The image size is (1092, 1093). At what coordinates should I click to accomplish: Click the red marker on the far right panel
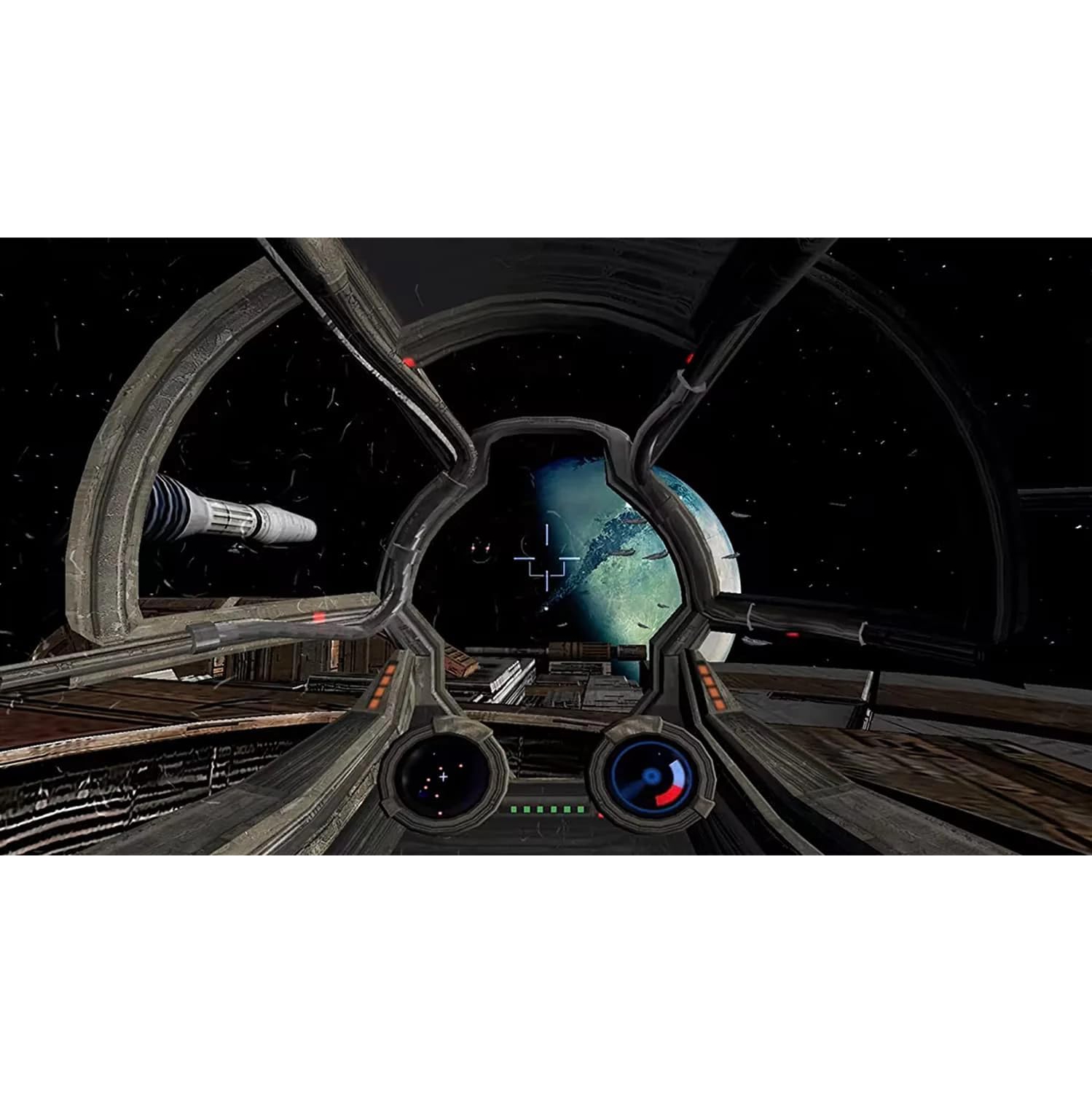[x=792, y=635]
